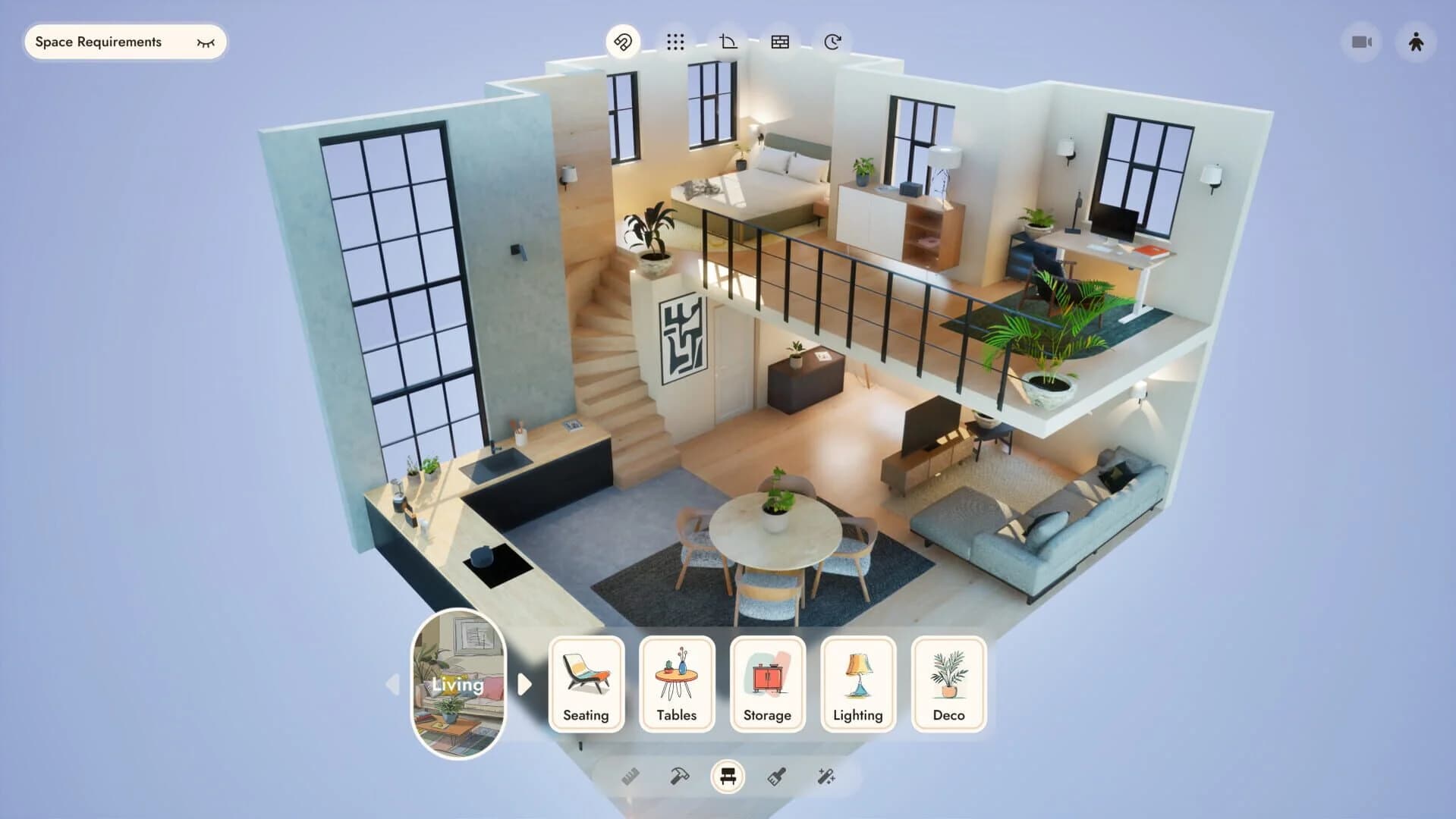Open the Deco items panel
This screenshot has width=1456, height=819.
coord(948,682)
